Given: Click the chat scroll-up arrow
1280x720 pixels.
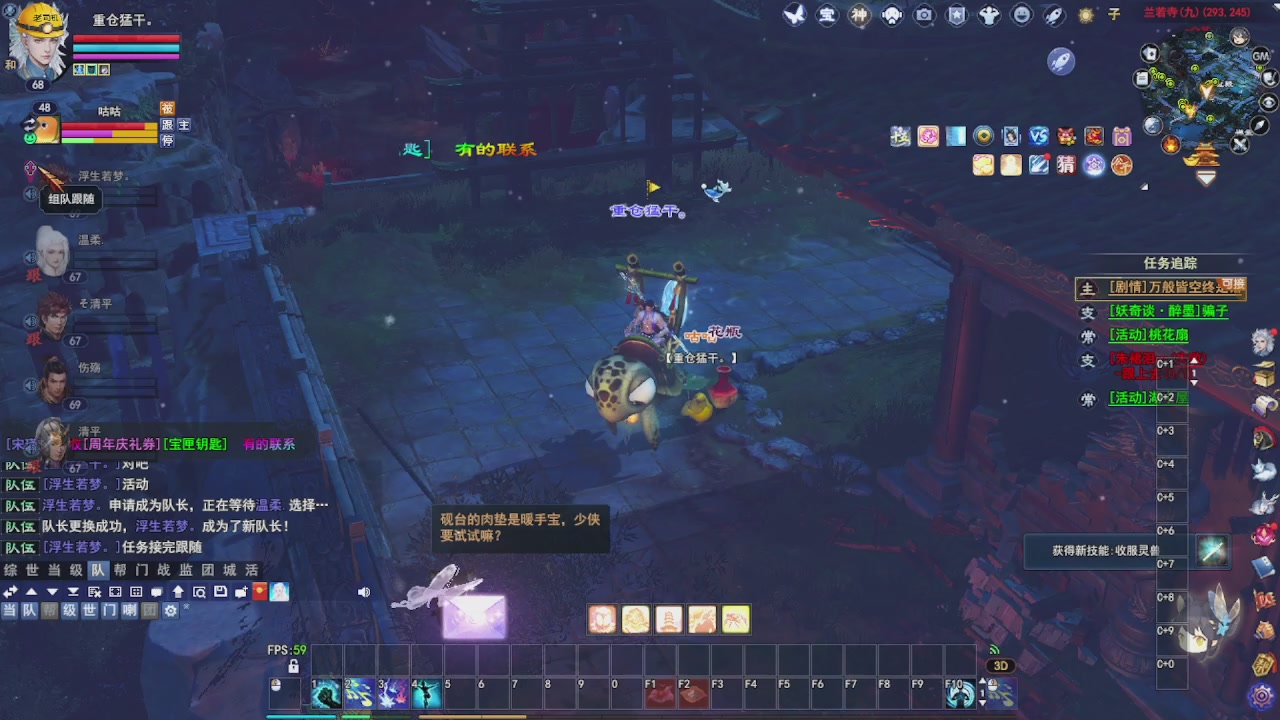Looking at the screenshot, I should click(x=32, y=592).
